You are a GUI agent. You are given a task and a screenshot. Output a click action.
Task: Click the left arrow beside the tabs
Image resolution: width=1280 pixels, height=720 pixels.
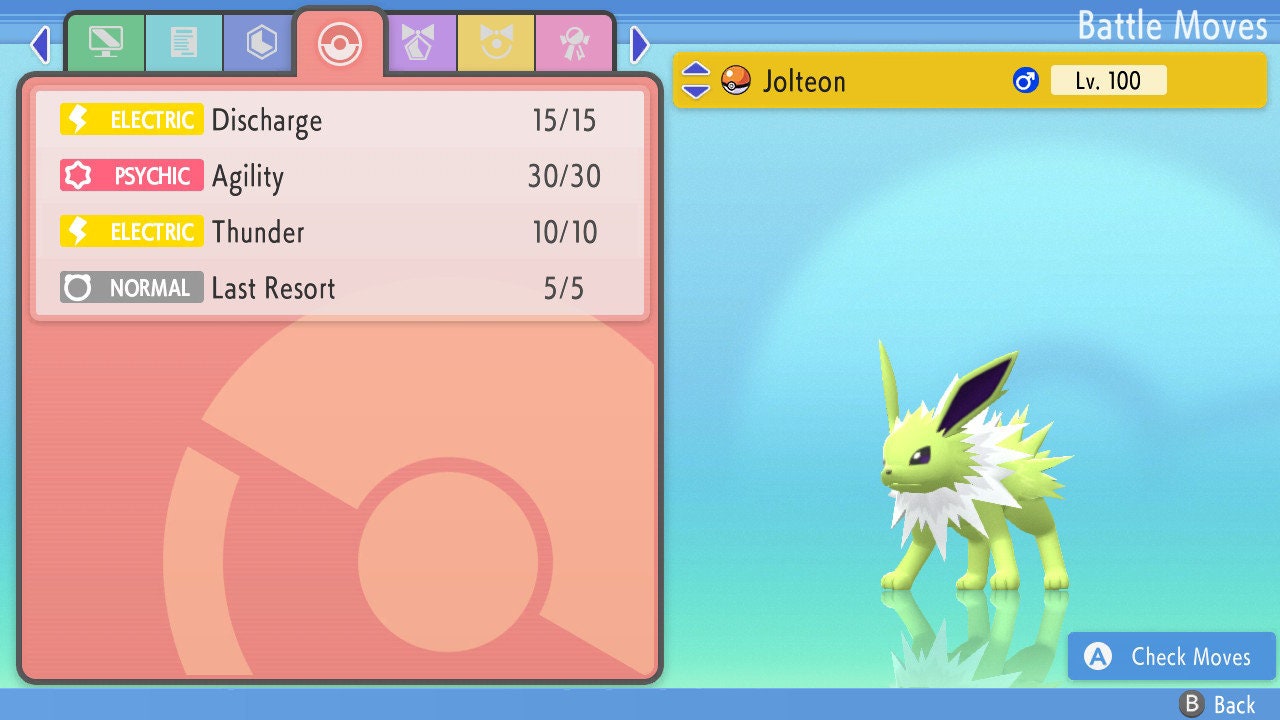[x=40, y=44]
